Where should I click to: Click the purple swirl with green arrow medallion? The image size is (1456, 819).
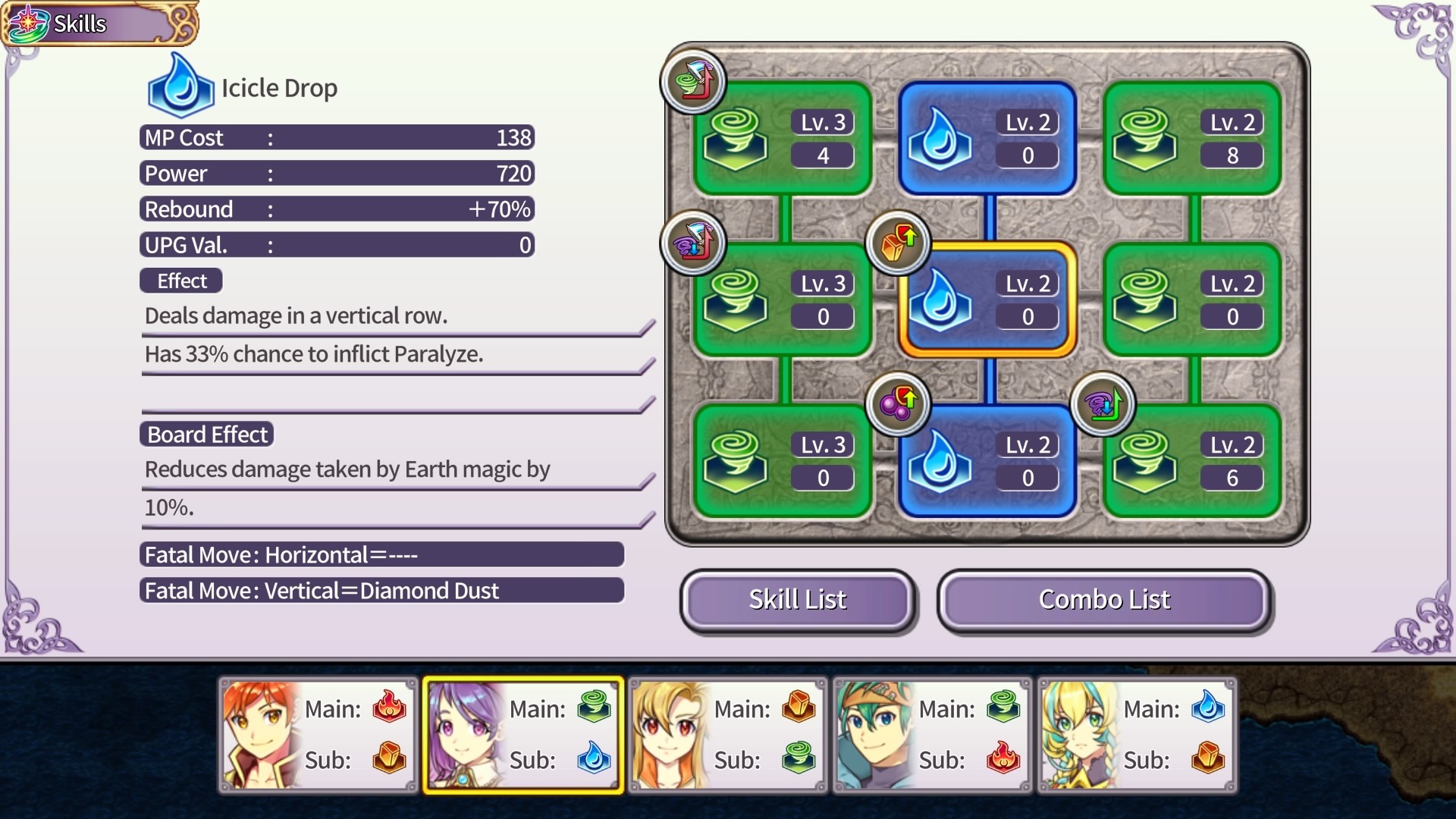[1104, 406]
